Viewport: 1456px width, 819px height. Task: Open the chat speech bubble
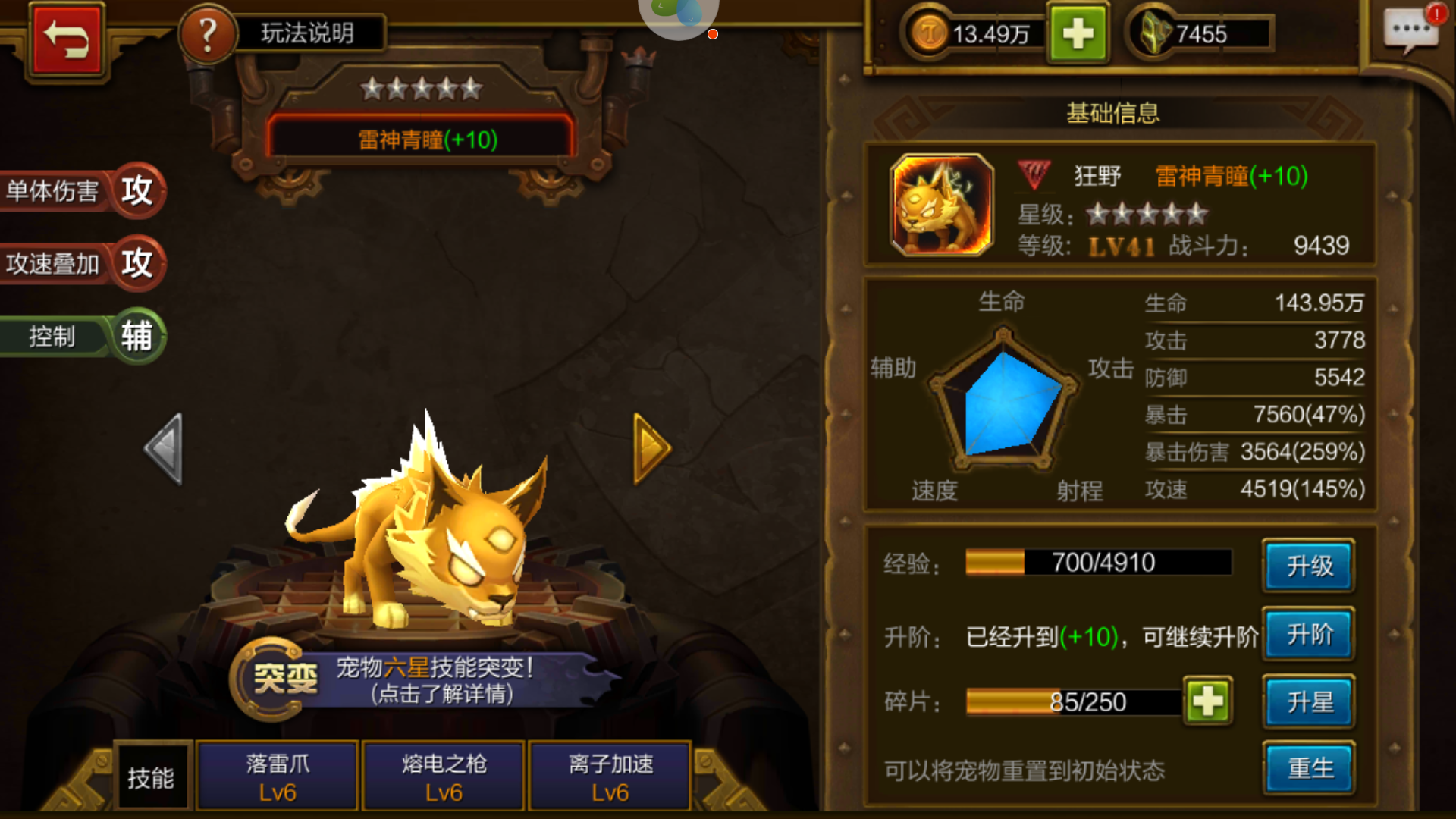[x=1410, y=32]
